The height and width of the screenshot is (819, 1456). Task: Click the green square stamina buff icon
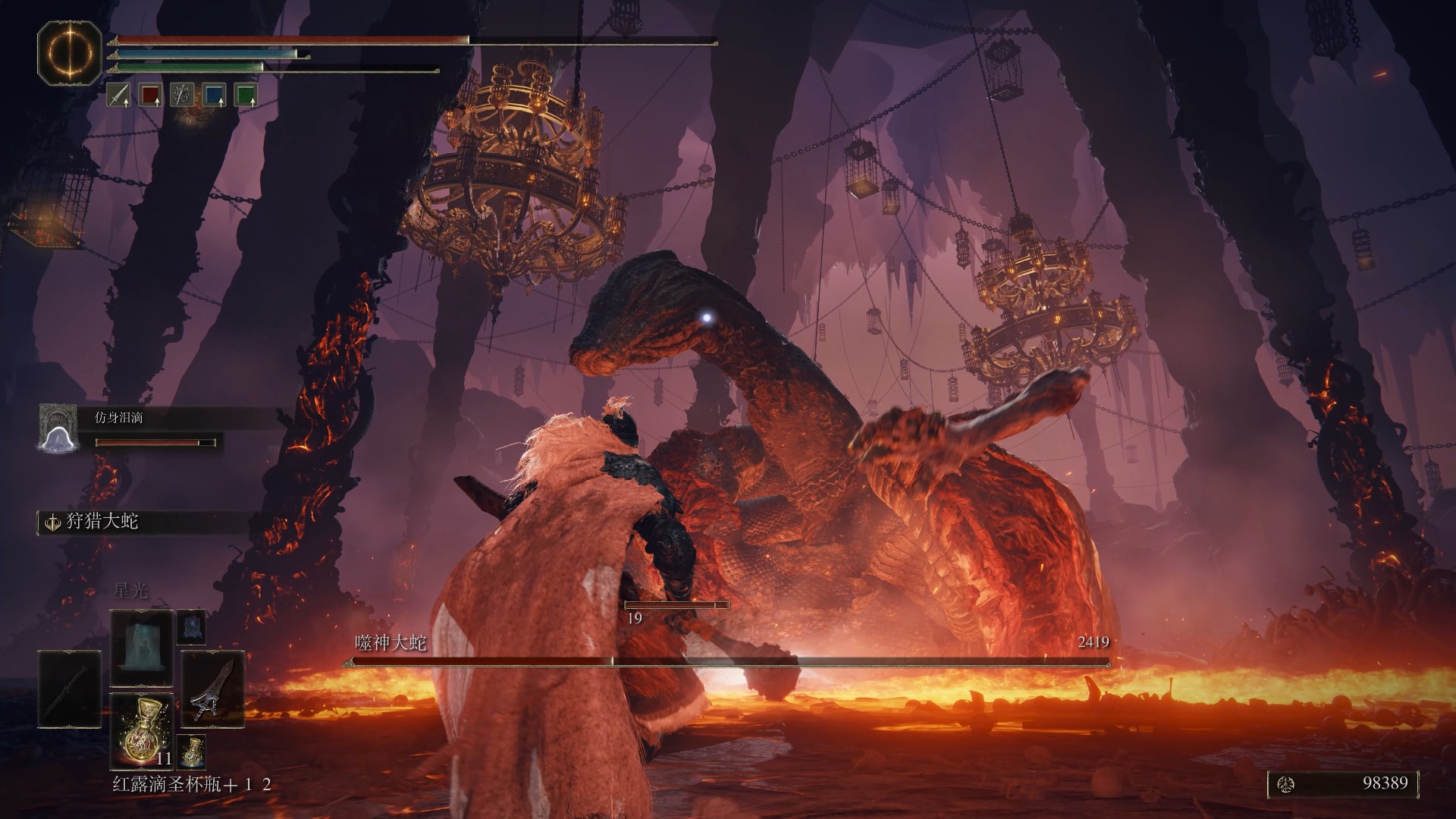coord(246,95)
